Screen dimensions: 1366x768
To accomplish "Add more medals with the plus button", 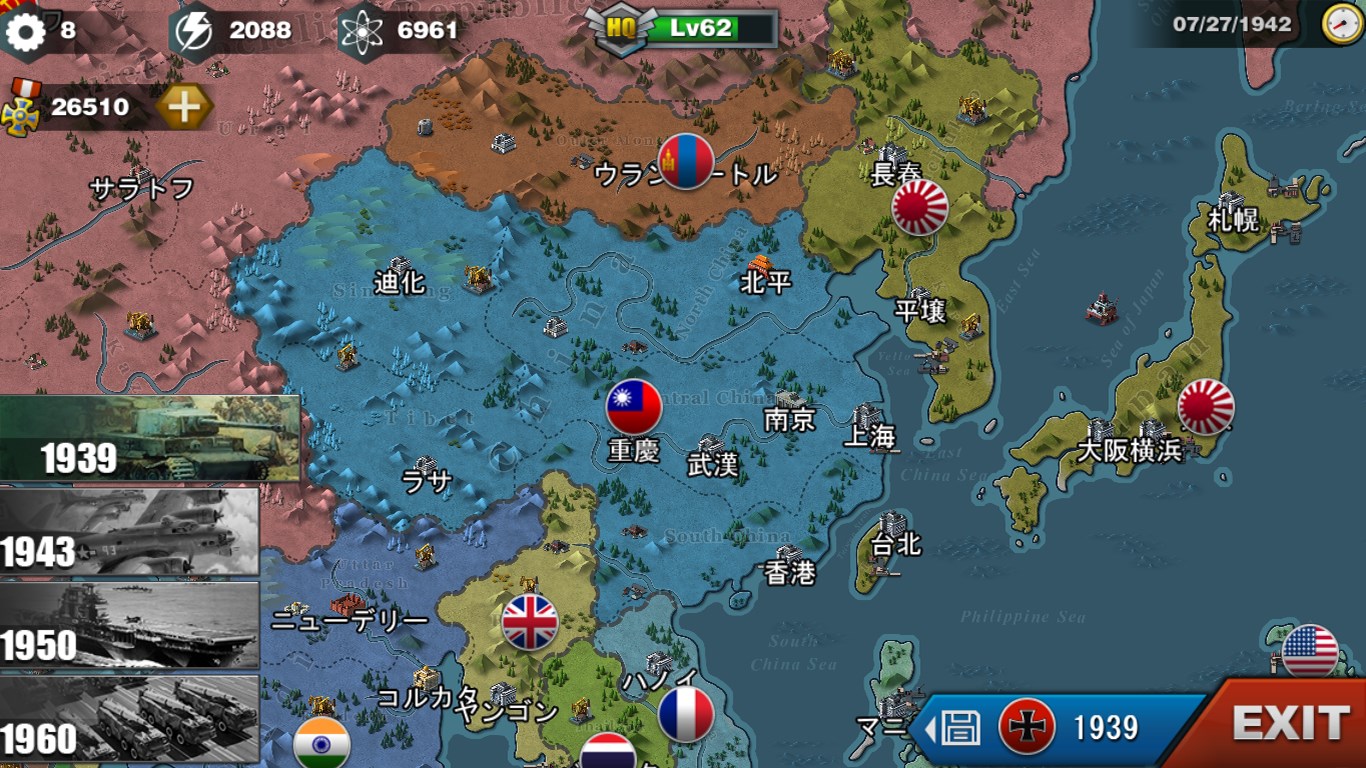I will [185, 106].
